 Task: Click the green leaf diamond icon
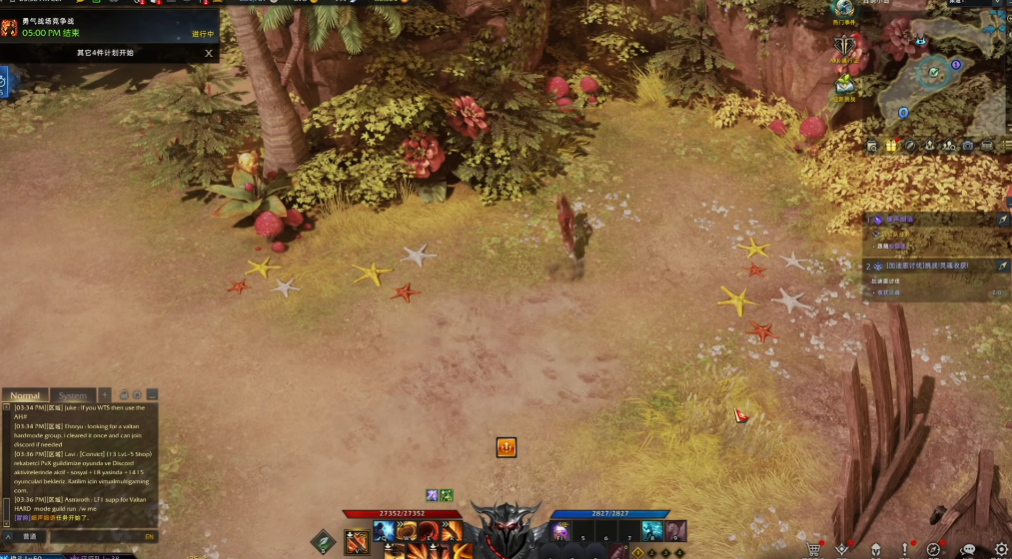[x=322, y=542]
